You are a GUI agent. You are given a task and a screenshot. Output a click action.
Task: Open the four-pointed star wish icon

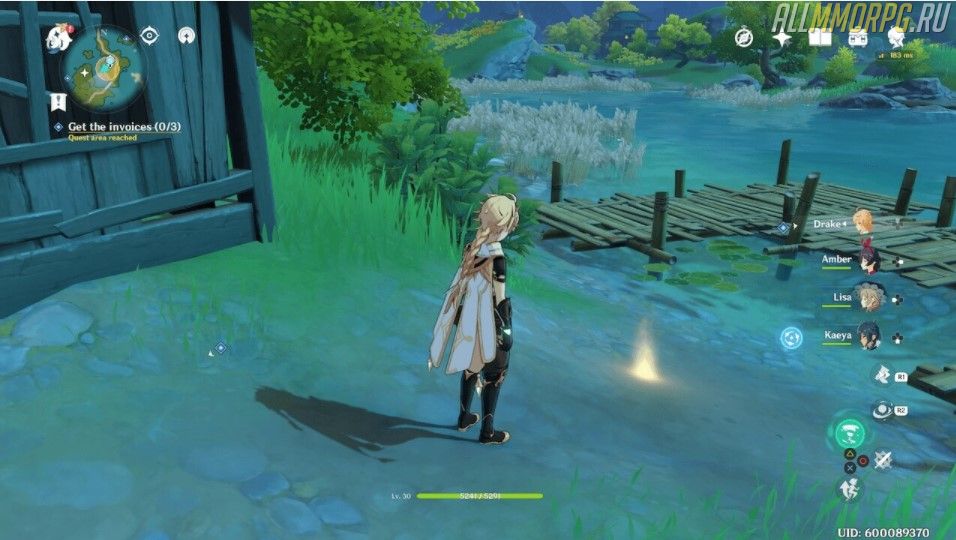point(782,37)
